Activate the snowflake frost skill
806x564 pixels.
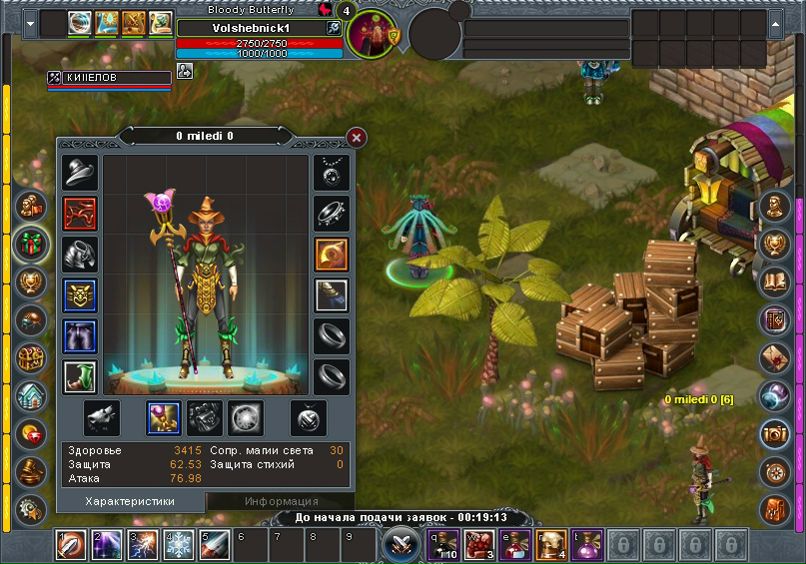pos(178,544)
